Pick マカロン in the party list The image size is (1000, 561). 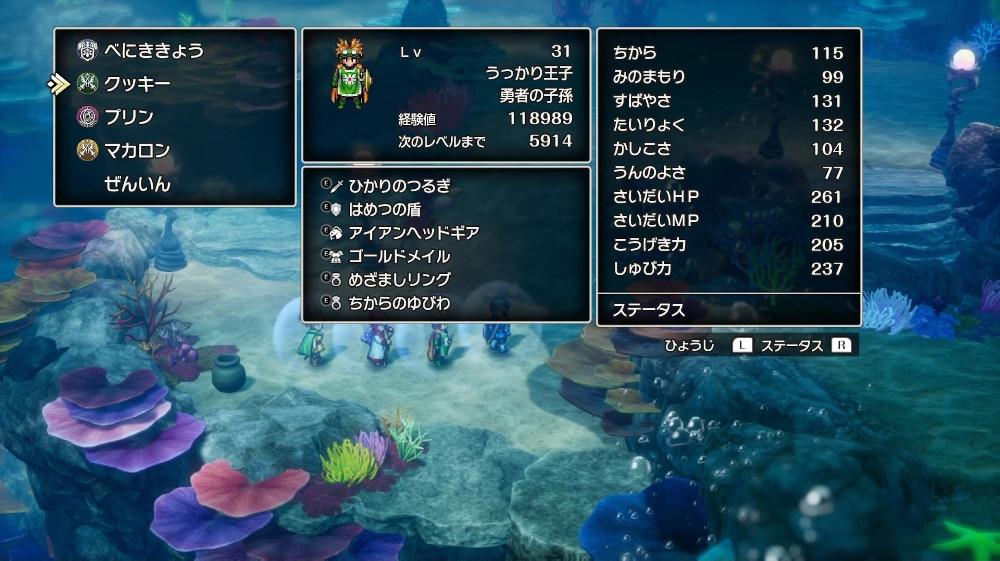click(137, 151)
